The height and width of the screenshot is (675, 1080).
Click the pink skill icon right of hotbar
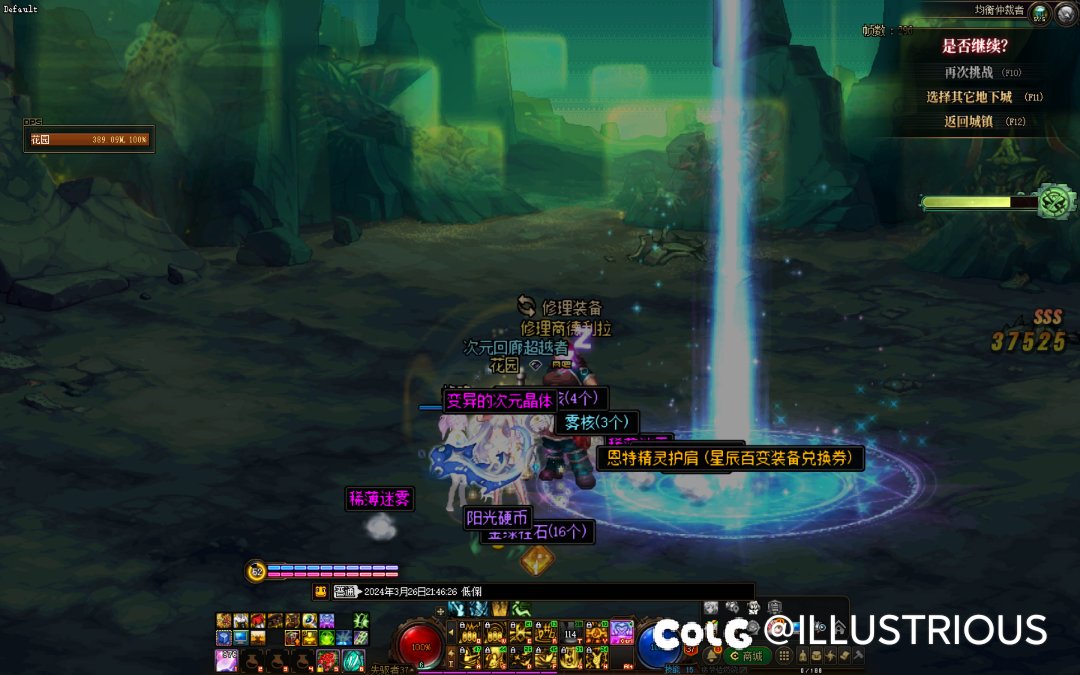[621, 632]
